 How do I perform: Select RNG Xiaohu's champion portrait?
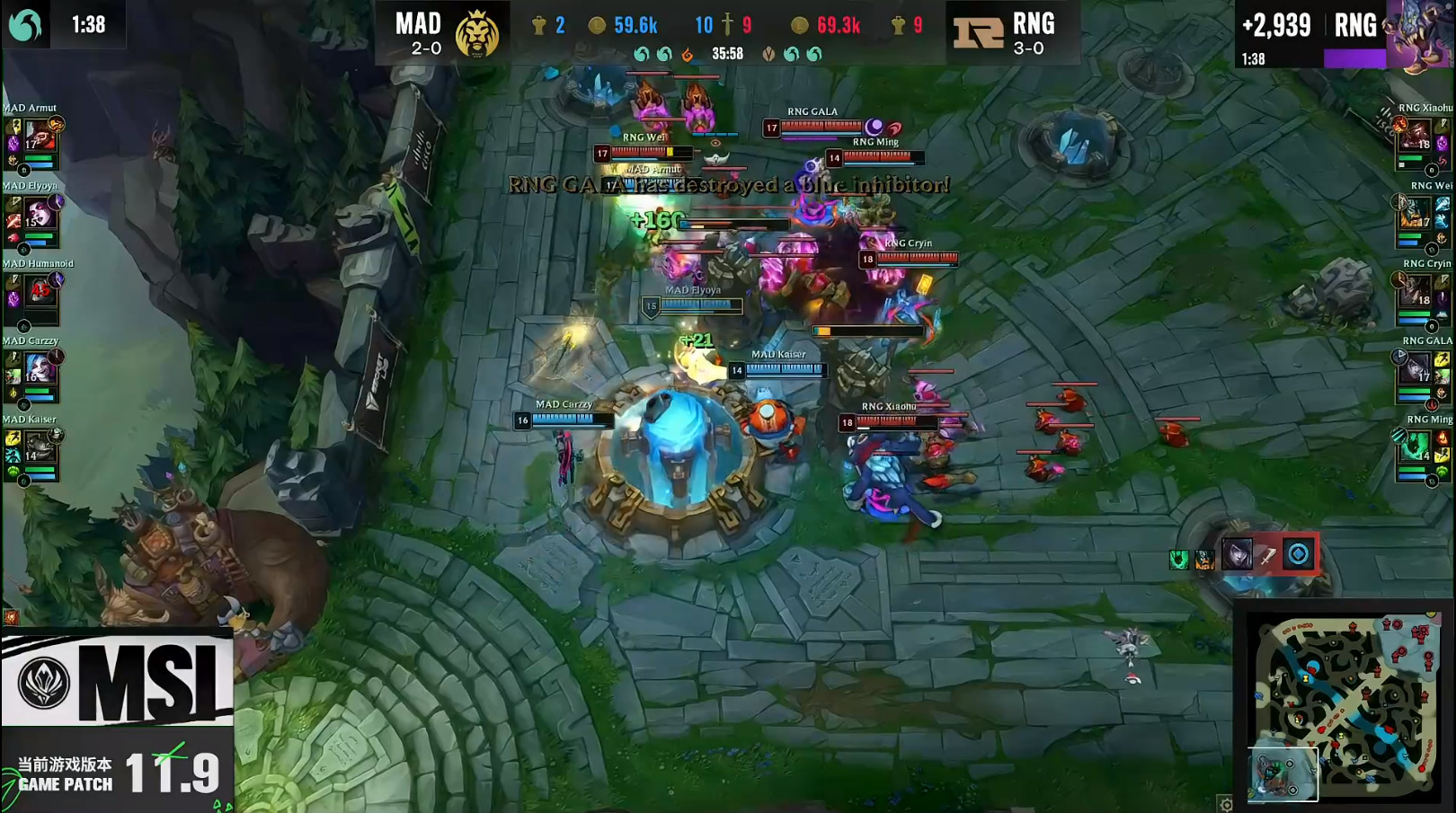1416,137
